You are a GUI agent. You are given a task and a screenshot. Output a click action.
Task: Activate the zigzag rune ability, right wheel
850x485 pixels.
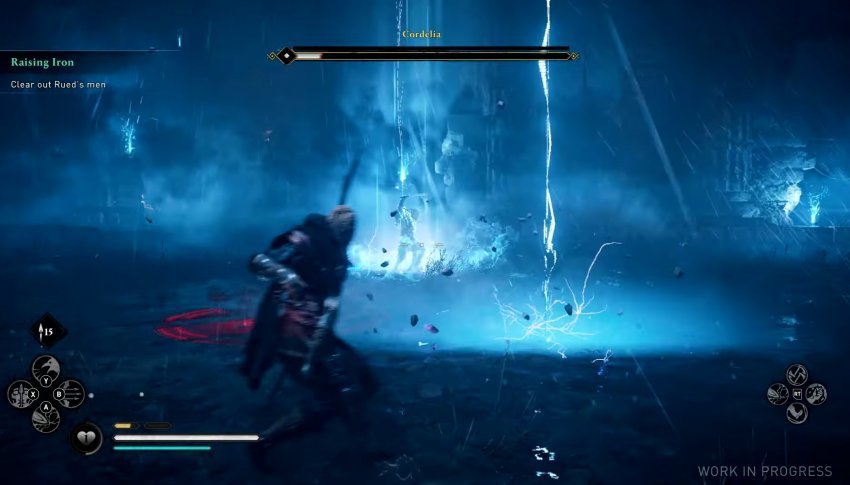point(797,375)
